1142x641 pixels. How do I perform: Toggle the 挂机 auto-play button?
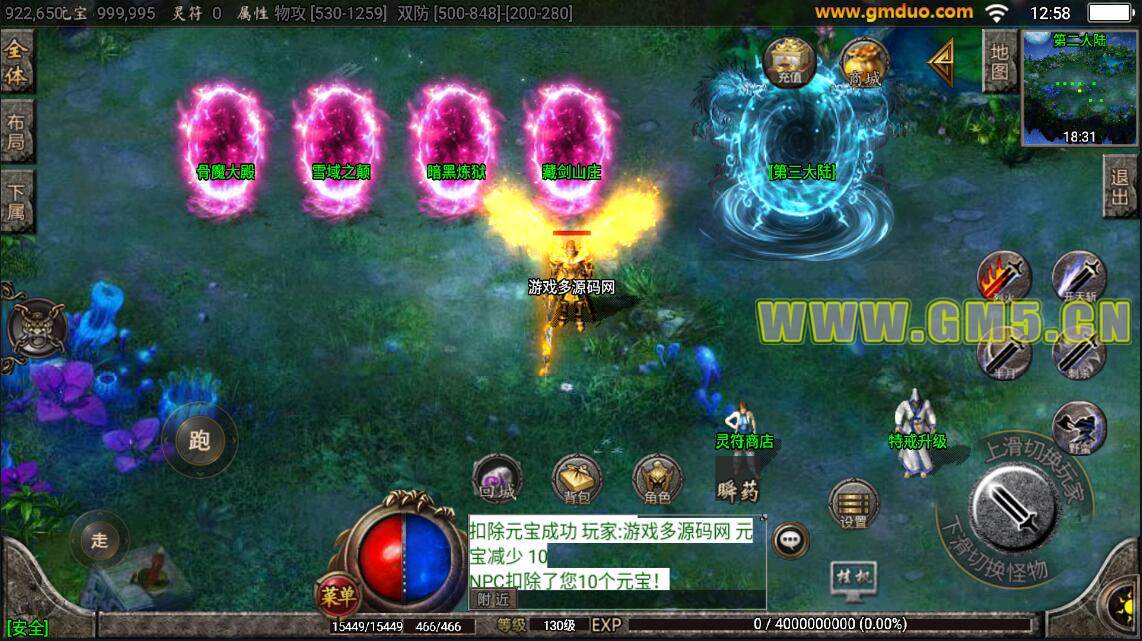coord(853,577)
